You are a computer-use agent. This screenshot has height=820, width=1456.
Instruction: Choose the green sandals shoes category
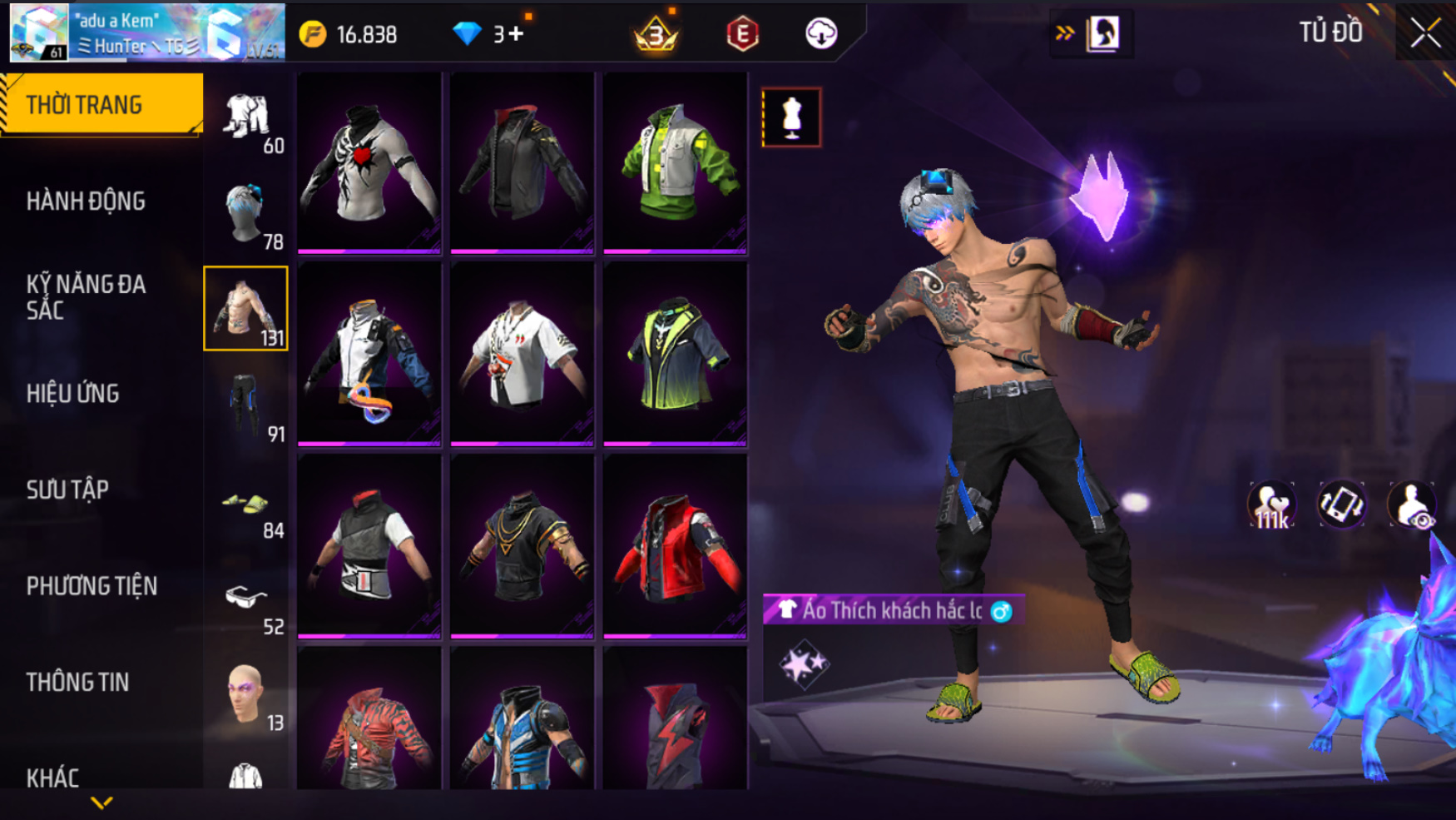tap(246, 504)
